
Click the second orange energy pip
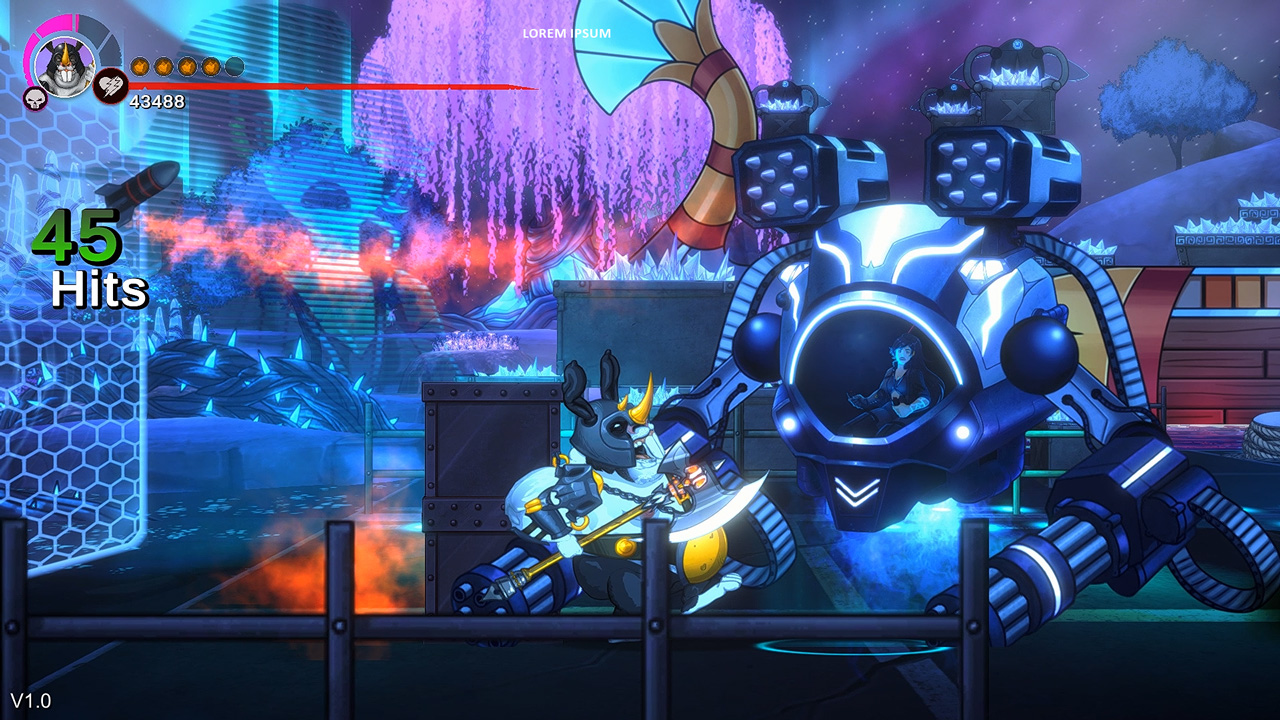click(x=163, y=66)
